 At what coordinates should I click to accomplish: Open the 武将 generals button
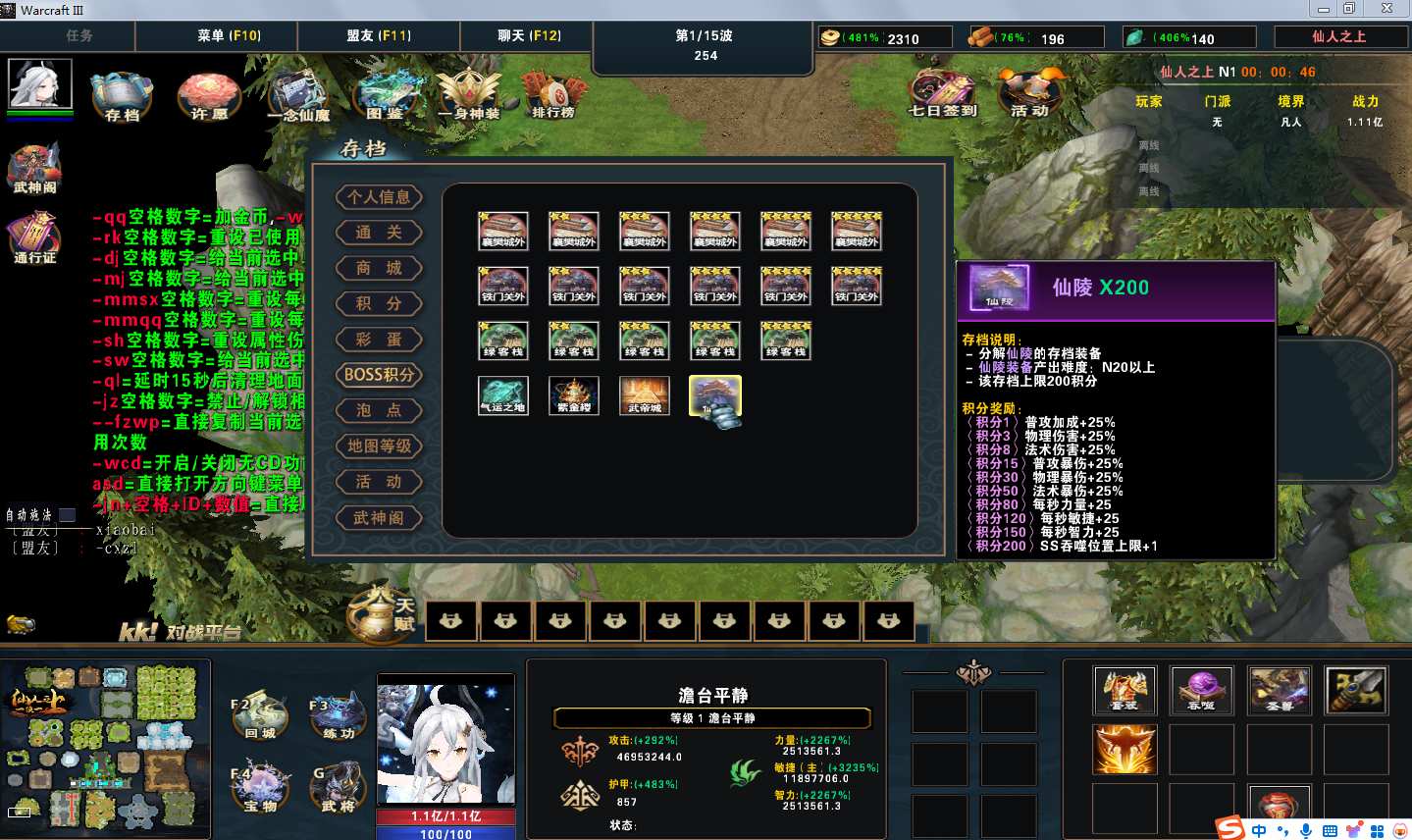click(x=340, y=787)
